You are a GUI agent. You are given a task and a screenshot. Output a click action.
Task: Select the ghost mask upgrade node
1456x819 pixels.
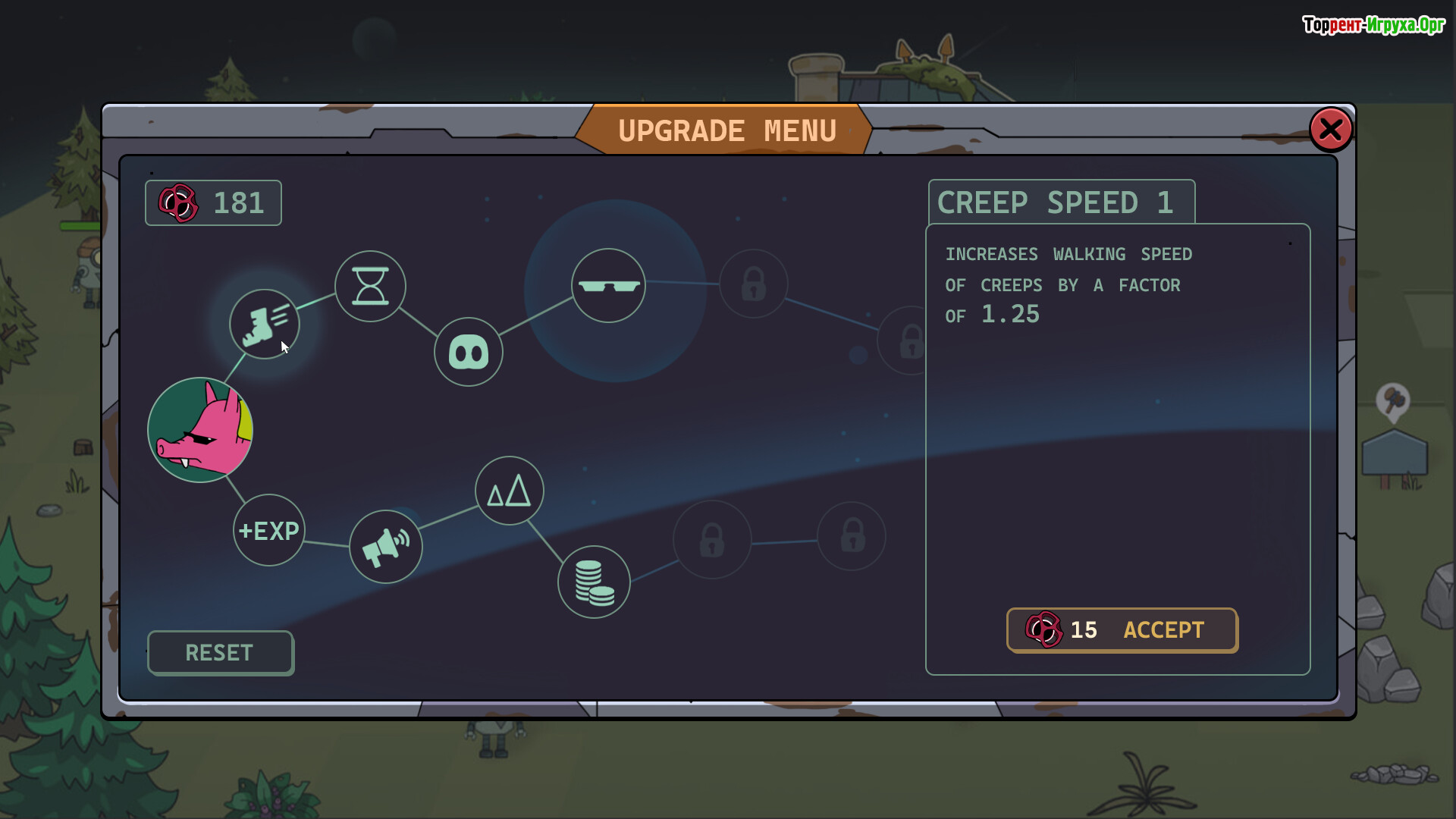469,352
